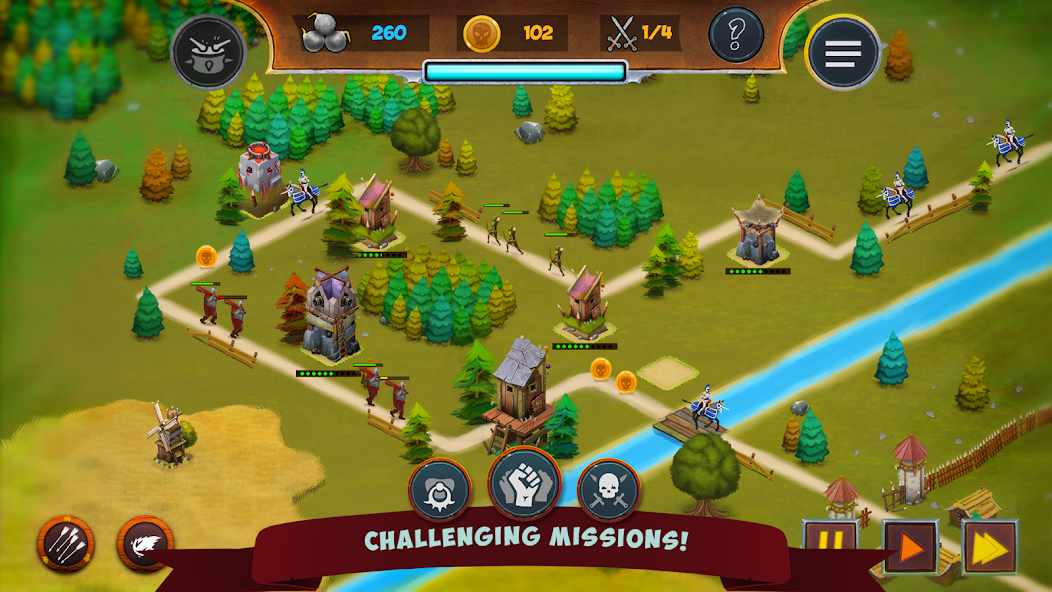Open the cauldron icon button

[x=208, y=52]
